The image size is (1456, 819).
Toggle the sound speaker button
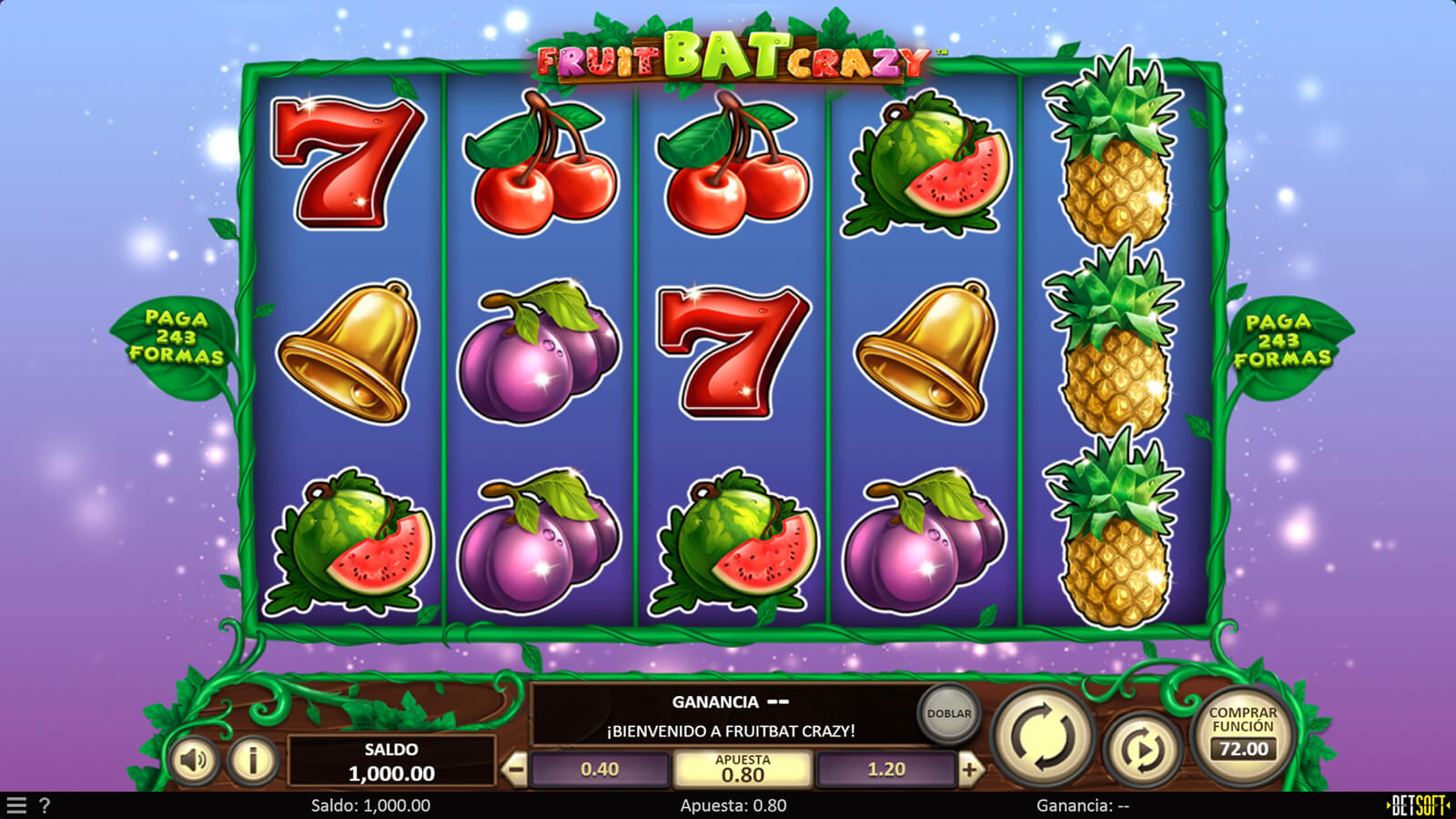tap(193, 759)
